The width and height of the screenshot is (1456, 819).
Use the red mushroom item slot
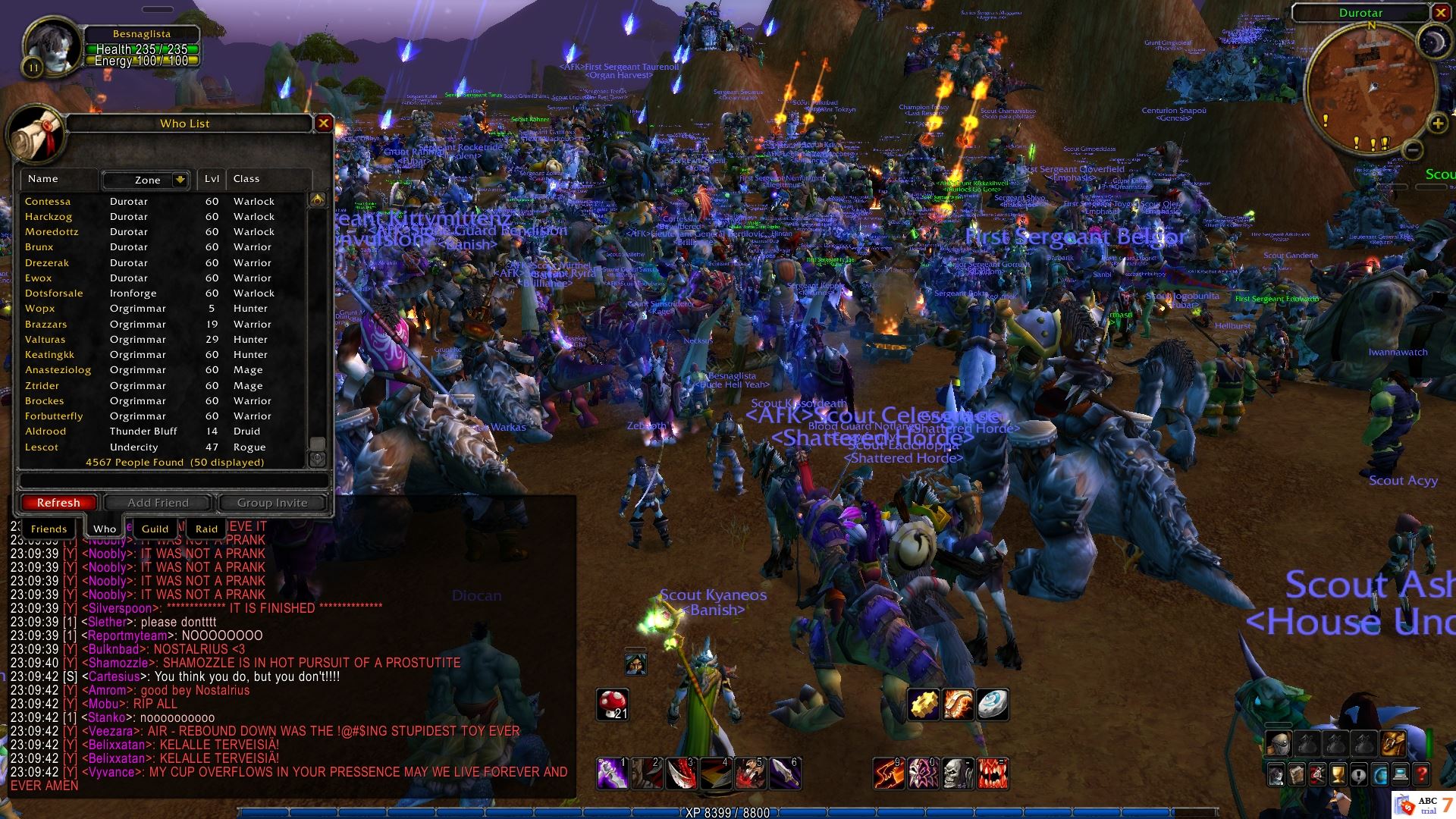(613, 704)
